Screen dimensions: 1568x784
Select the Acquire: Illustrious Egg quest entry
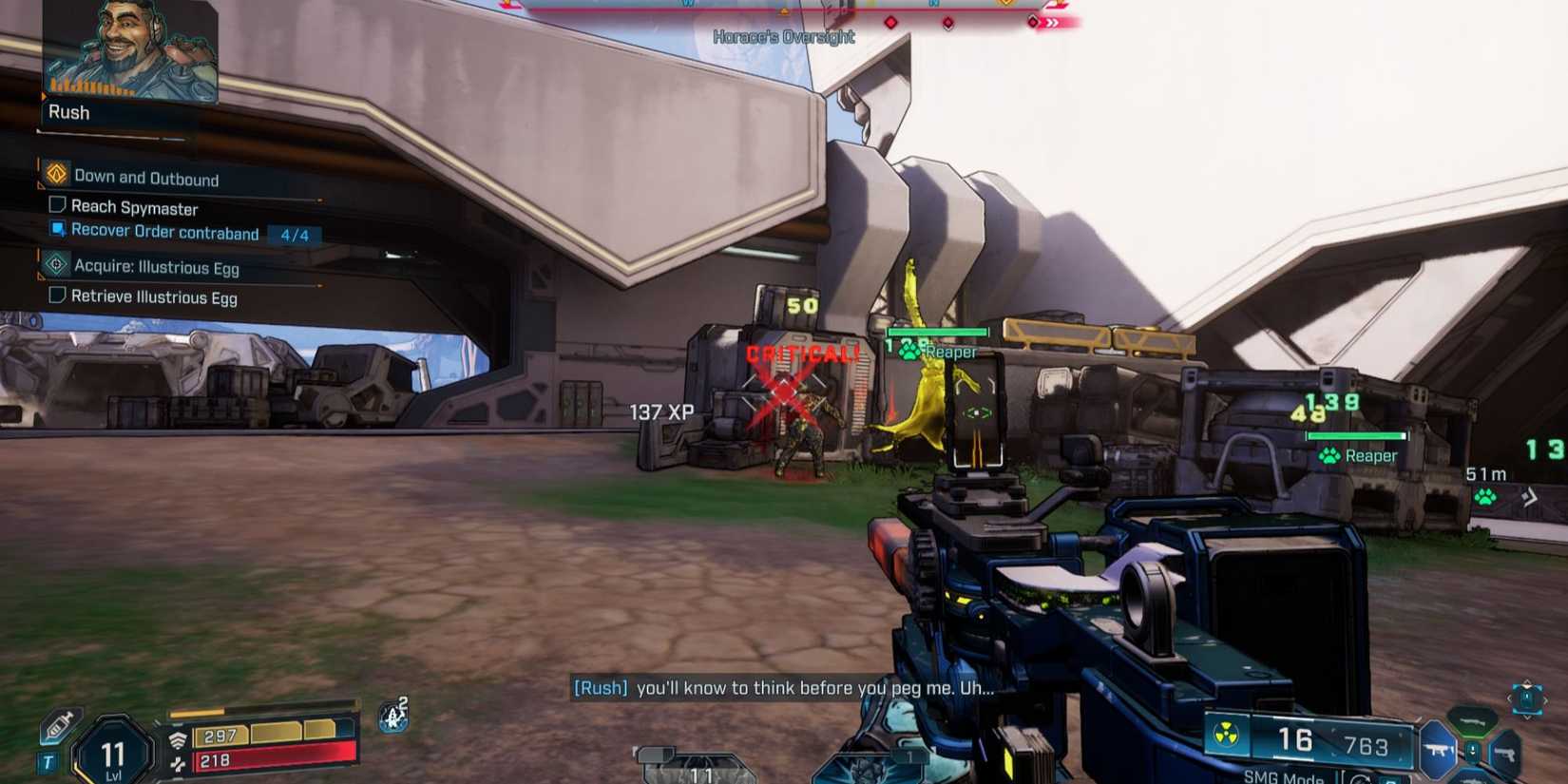click(x=157, y=267)
